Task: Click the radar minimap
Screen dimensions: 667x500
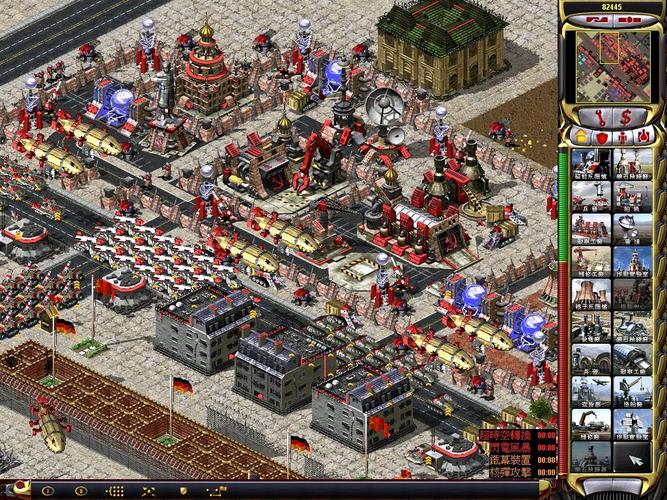Action: click(612, 66)
